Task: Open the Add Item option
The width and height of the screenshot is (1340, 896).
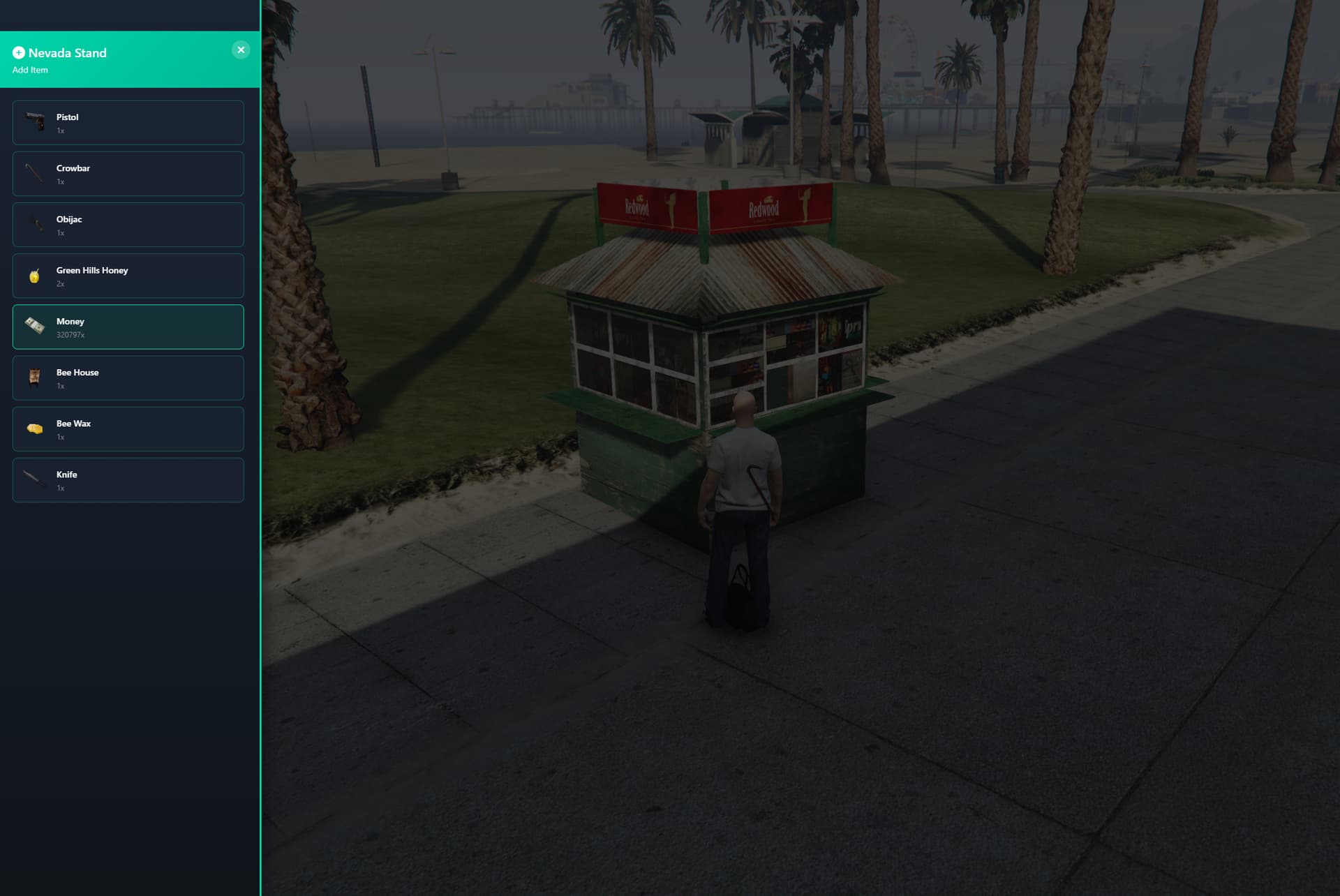Action: tap(30, 70)
